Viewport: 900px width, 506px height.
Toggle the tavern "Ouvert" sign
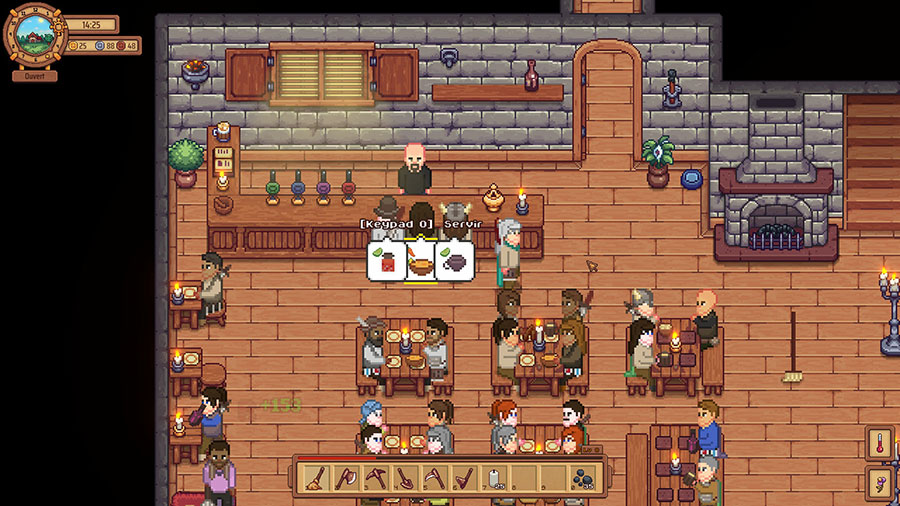click(35, 76)
